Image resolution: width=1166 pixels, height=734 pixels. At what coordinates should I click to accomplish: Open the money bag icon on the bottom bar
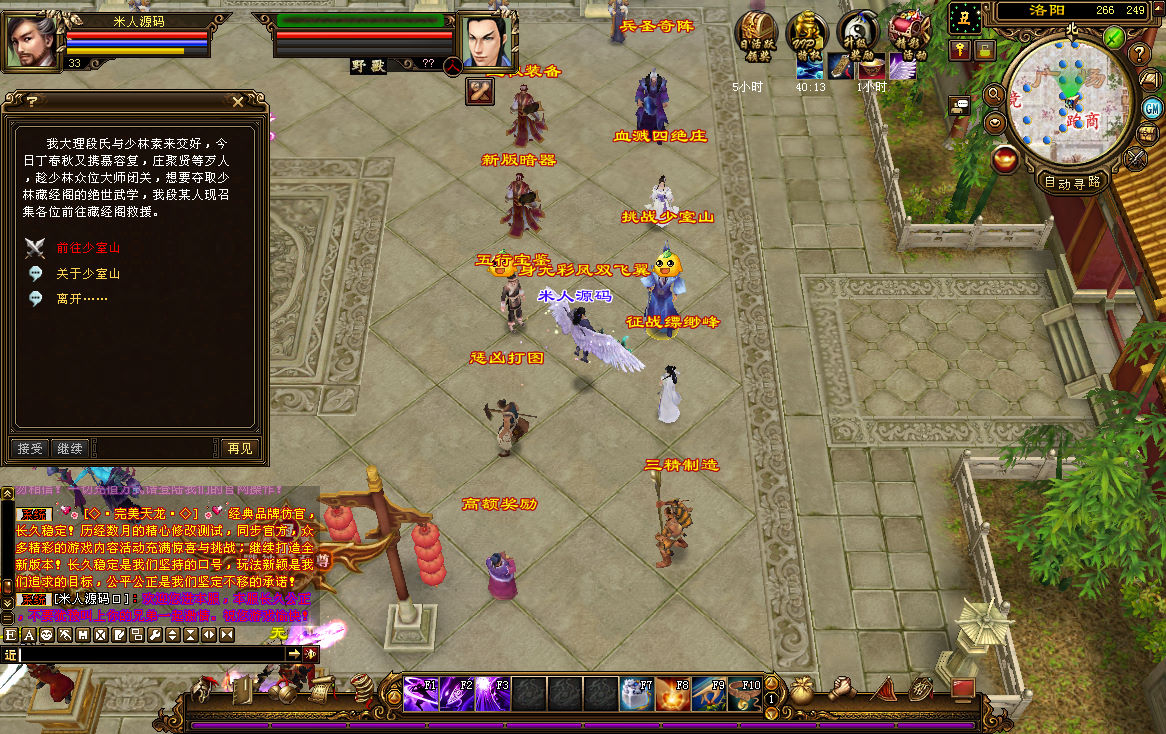coord(803,690)
